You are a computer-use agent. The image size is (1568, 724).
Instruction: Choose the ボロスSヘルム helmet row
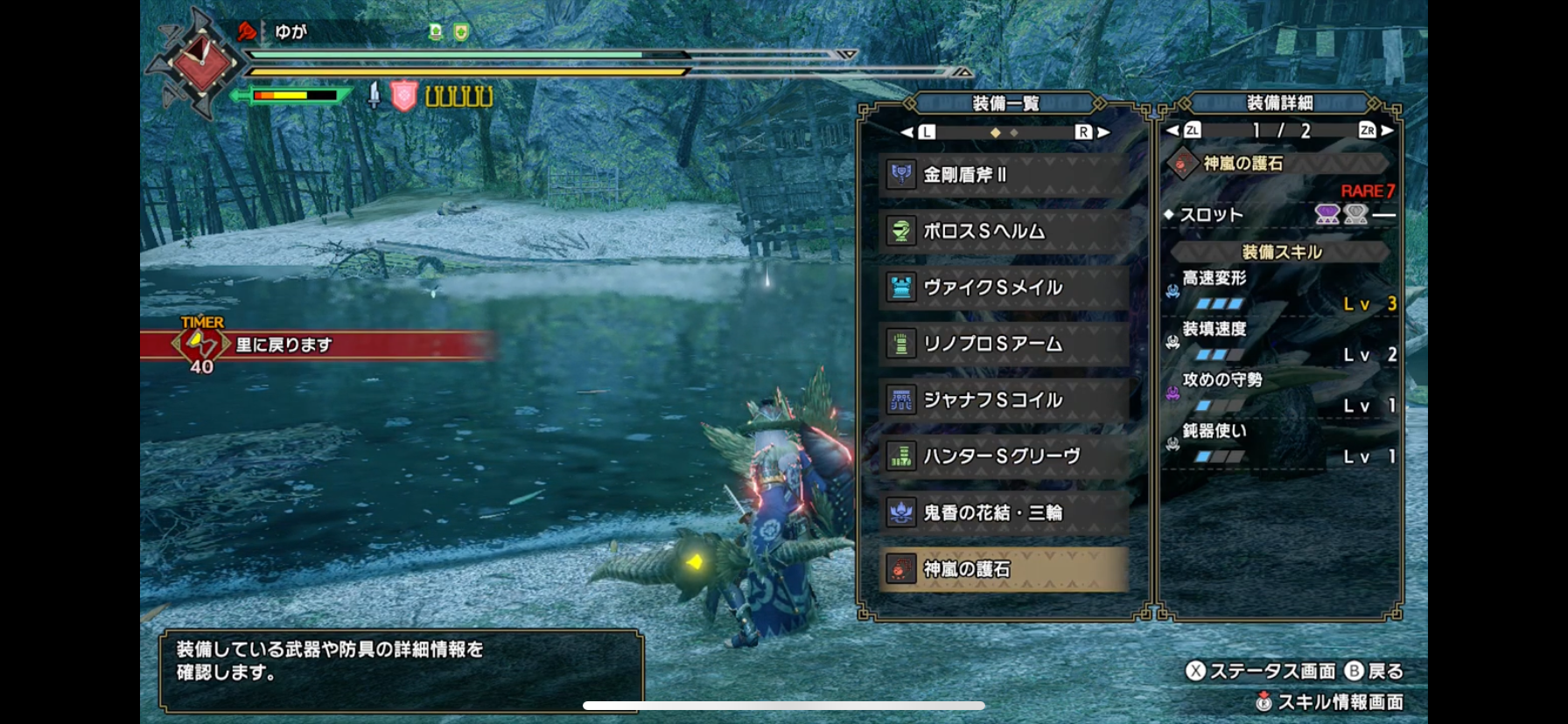pyautogui.click(x=1003, y=231)
